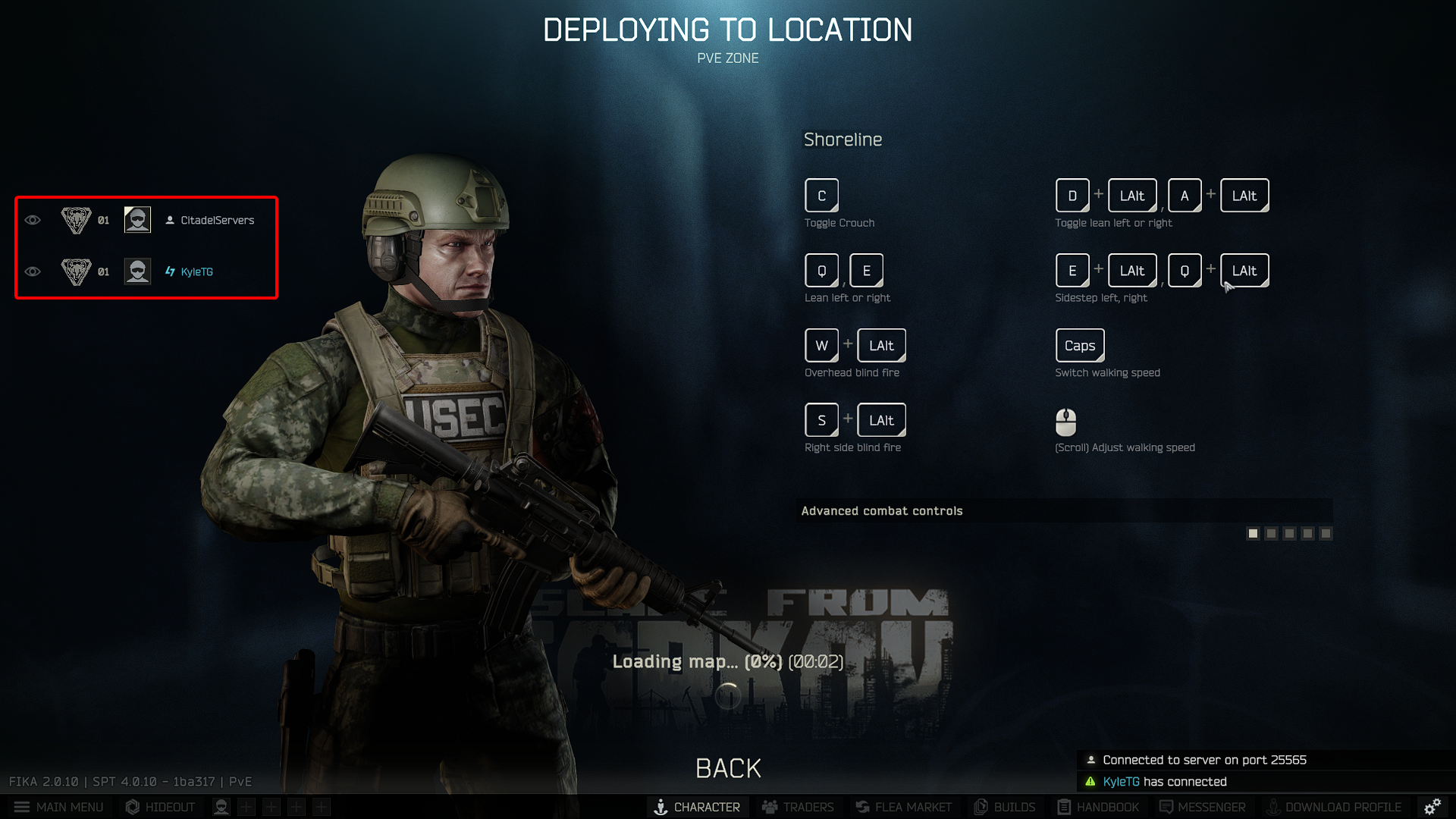Open the FLEA MARKET
The width and height of the screenshot is (1456, 819).
click(903, 807)
